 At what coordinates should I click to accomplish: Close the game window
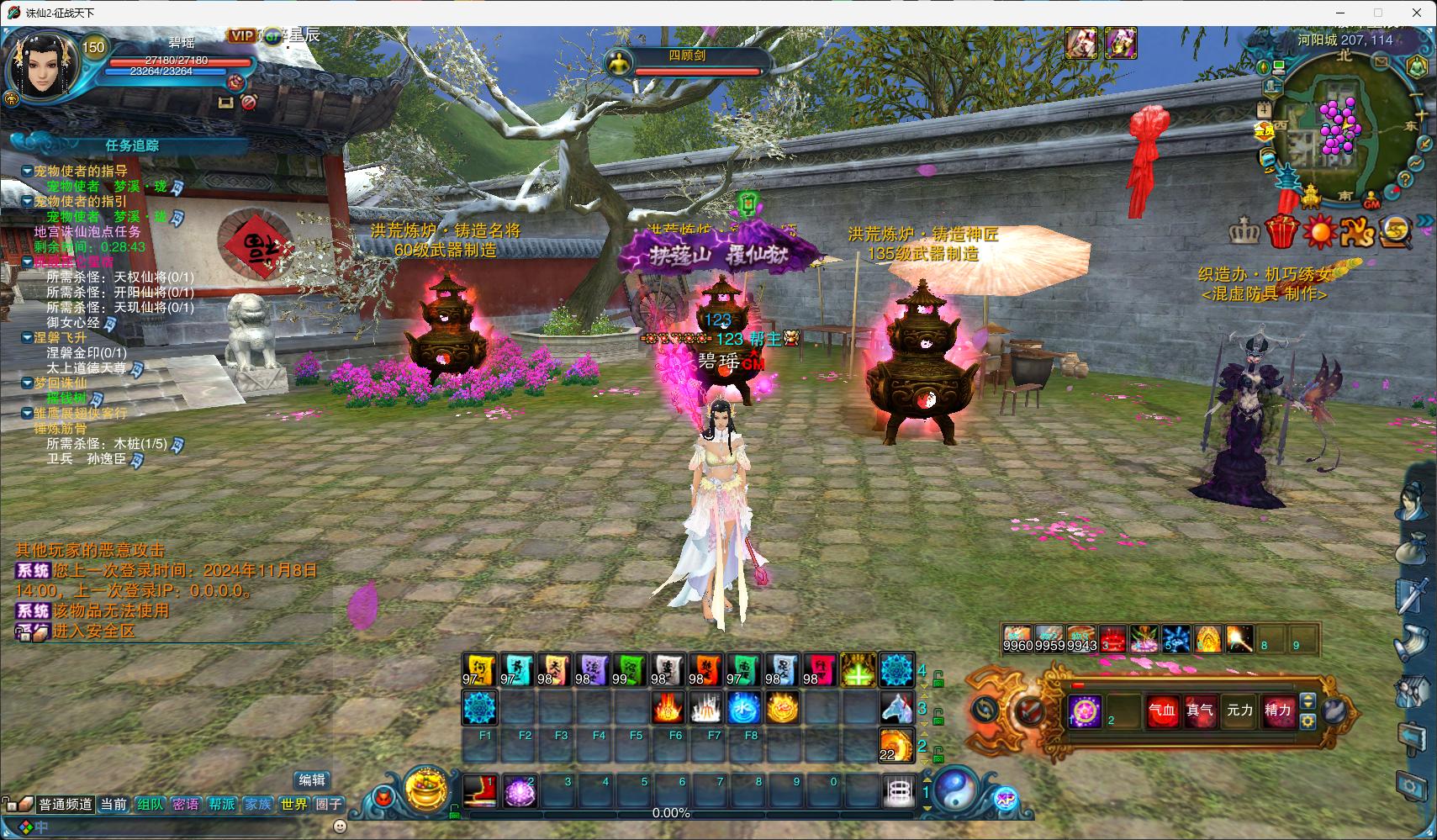(x=1417, y=13)
